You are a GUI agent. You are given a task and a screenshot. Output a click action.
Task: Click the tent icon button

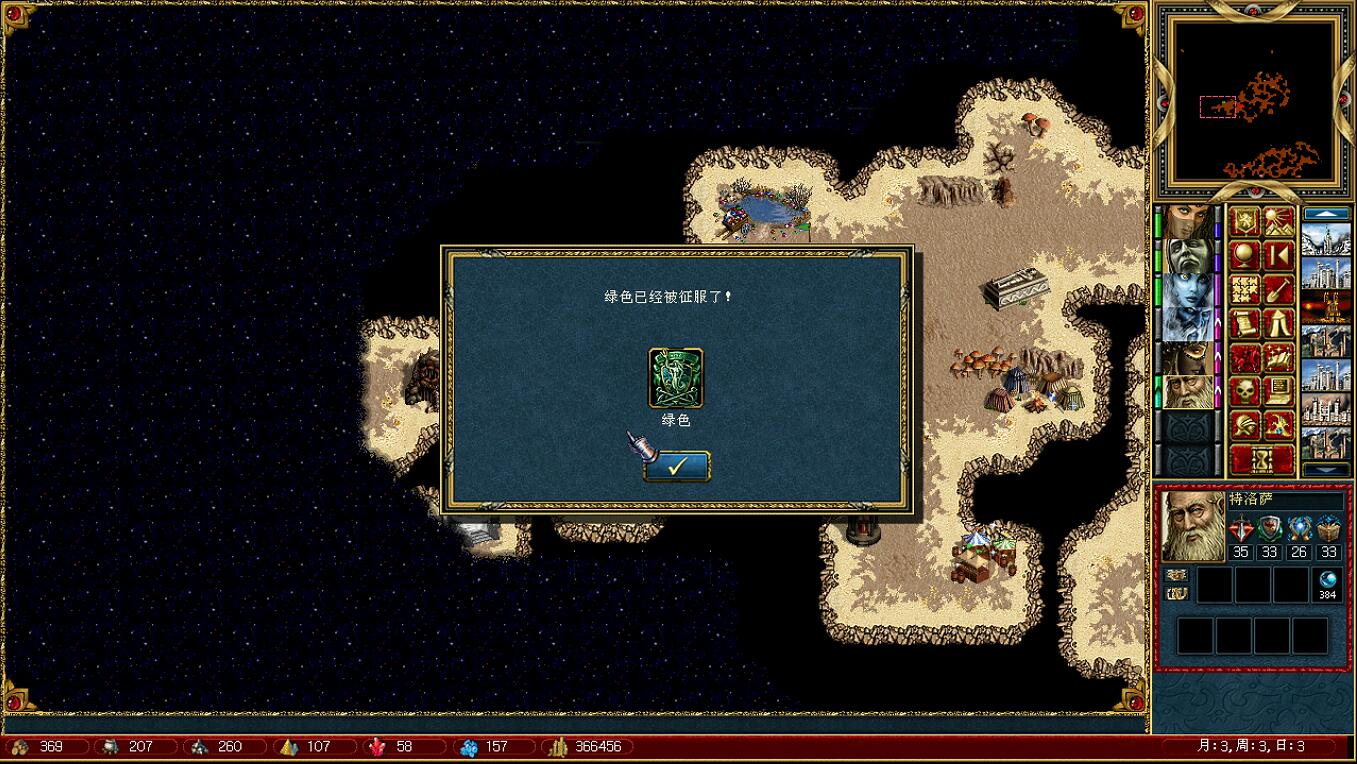pos(1279,324)
